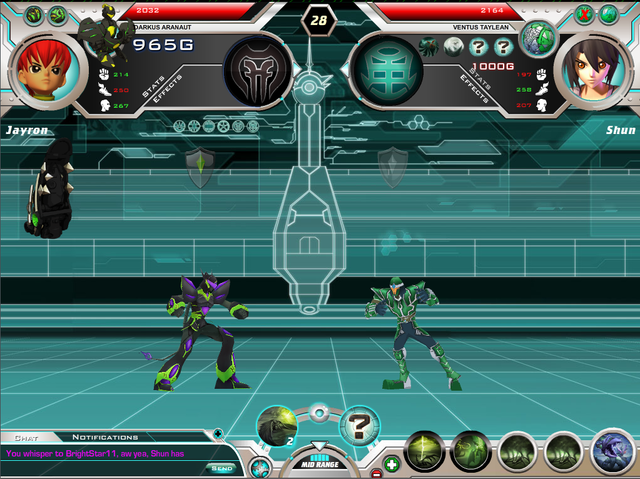This screenshot has width=640, height=479.
Task: Click the Send chat button
Action: (x=221, y=467)
